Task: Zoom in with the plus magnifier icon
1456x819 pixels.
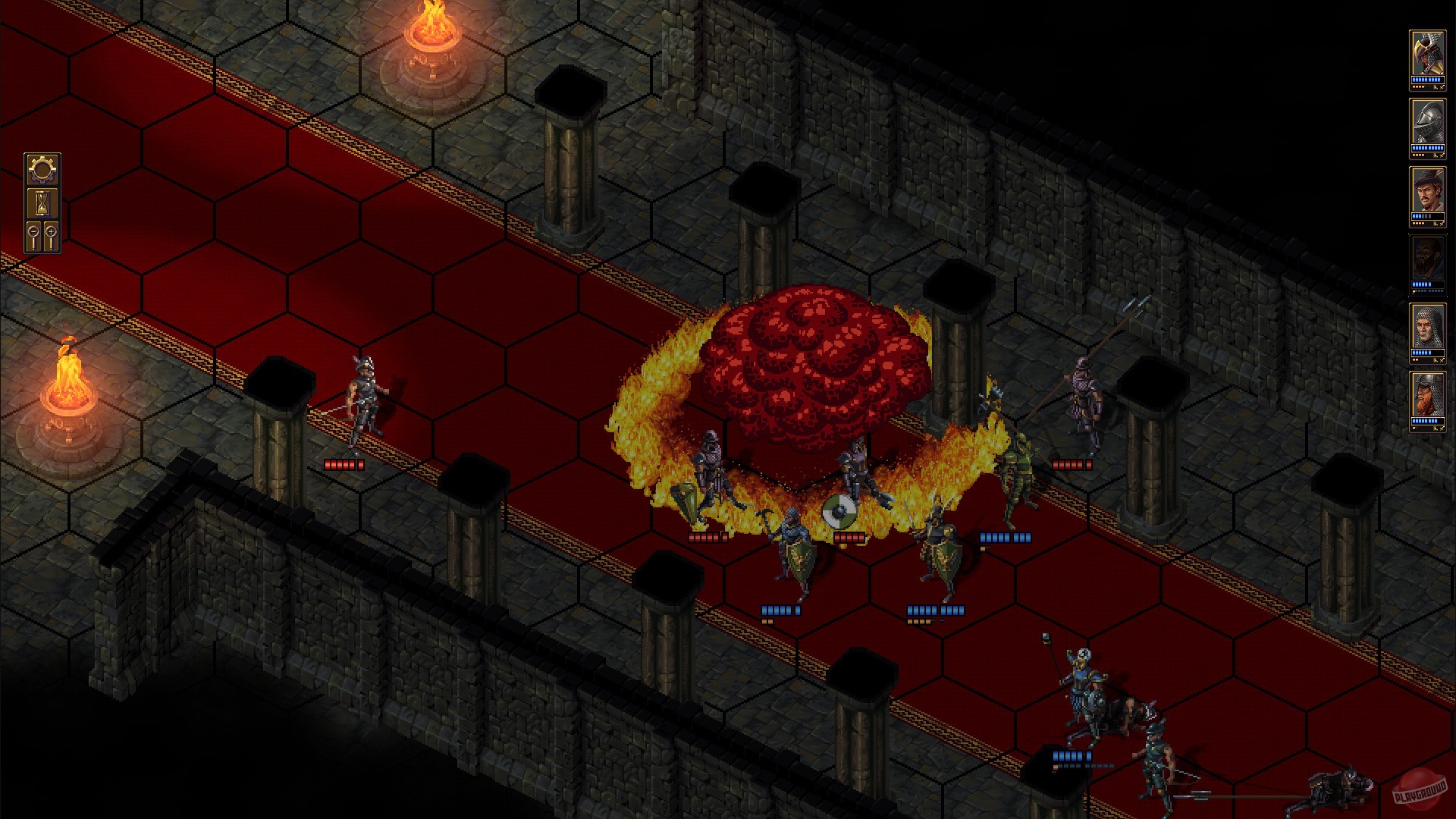Action: (52, 231)
